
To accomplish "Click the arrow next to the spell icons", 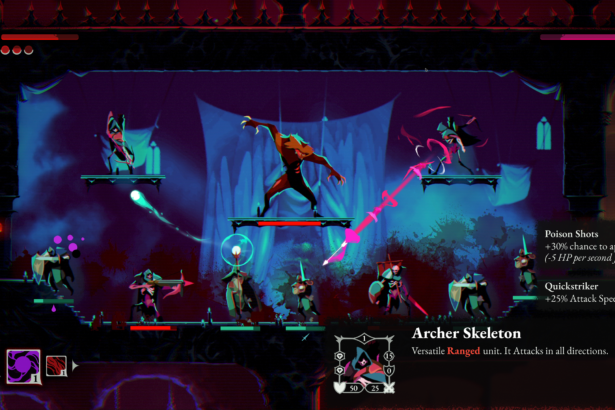I will tap(73, 365).
